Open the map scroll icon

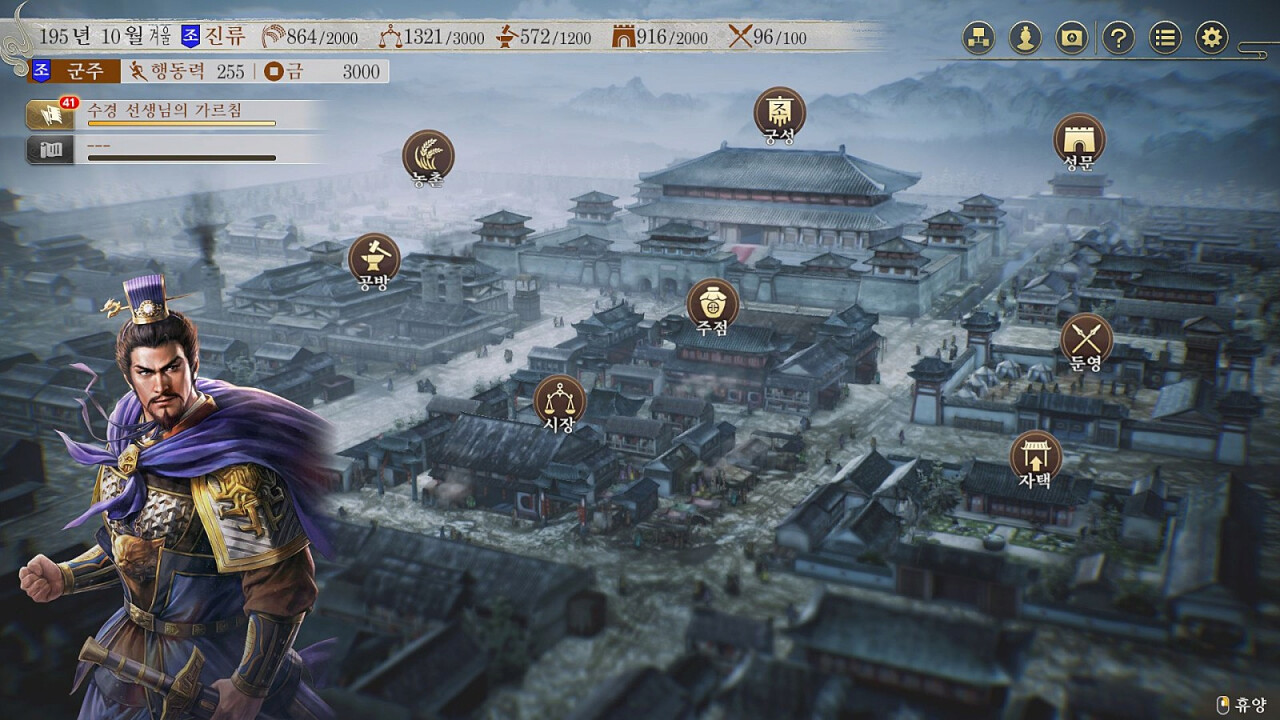pos(1072,38)
